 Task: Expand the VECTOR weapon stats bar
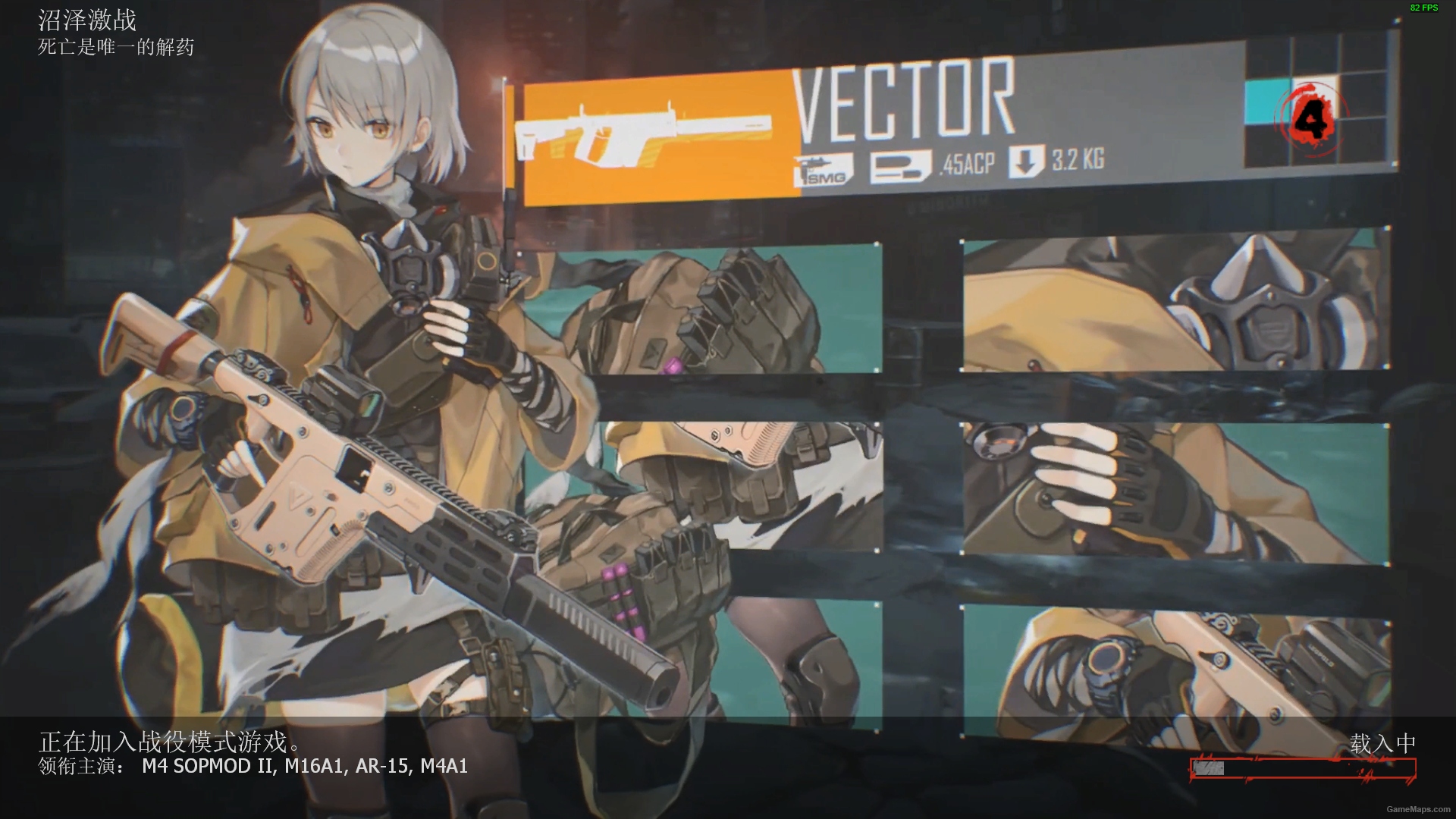coord(948,129)
